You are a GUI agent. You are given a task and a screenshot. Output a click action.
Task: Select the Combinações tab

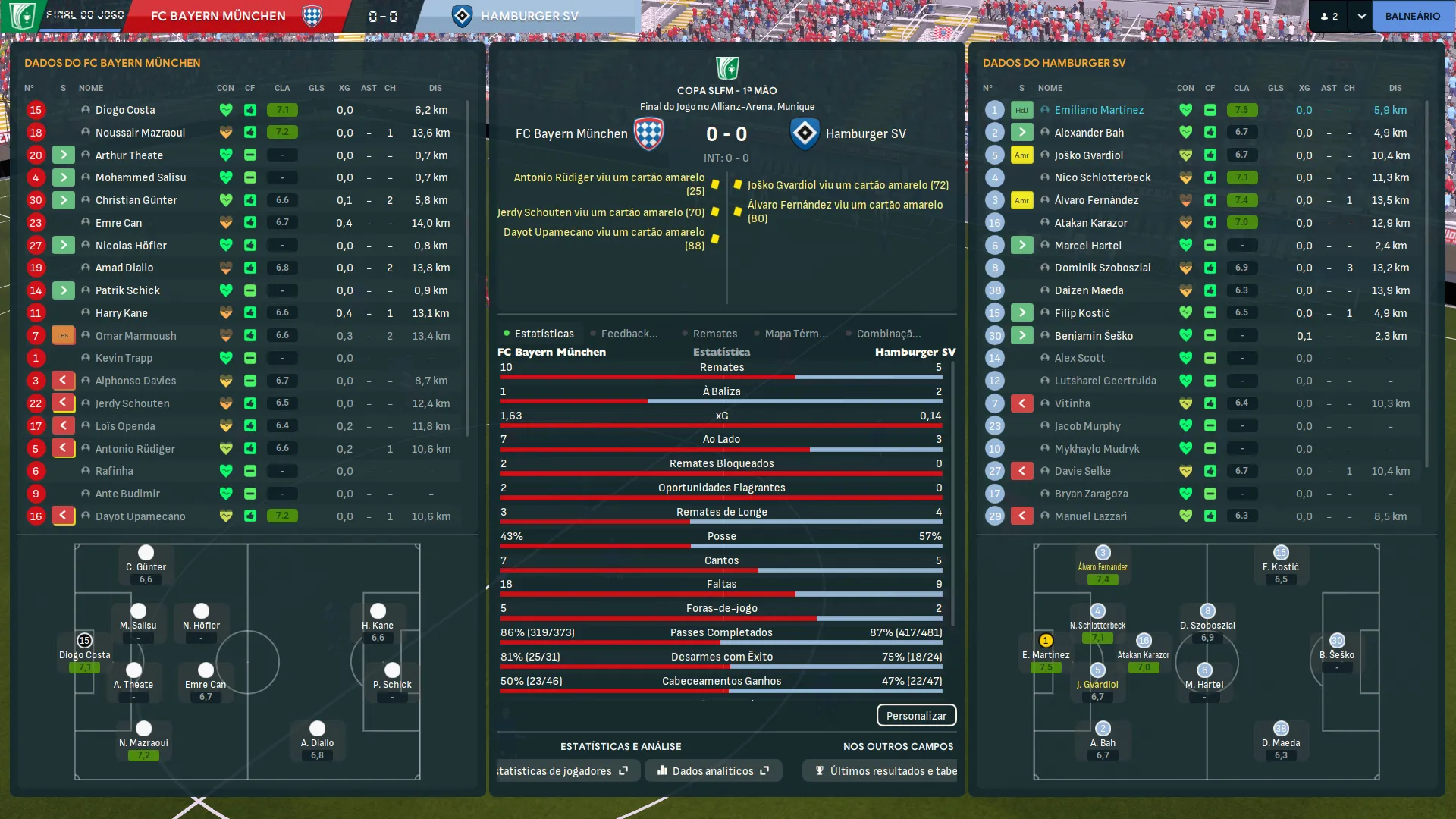click(888, 334)
